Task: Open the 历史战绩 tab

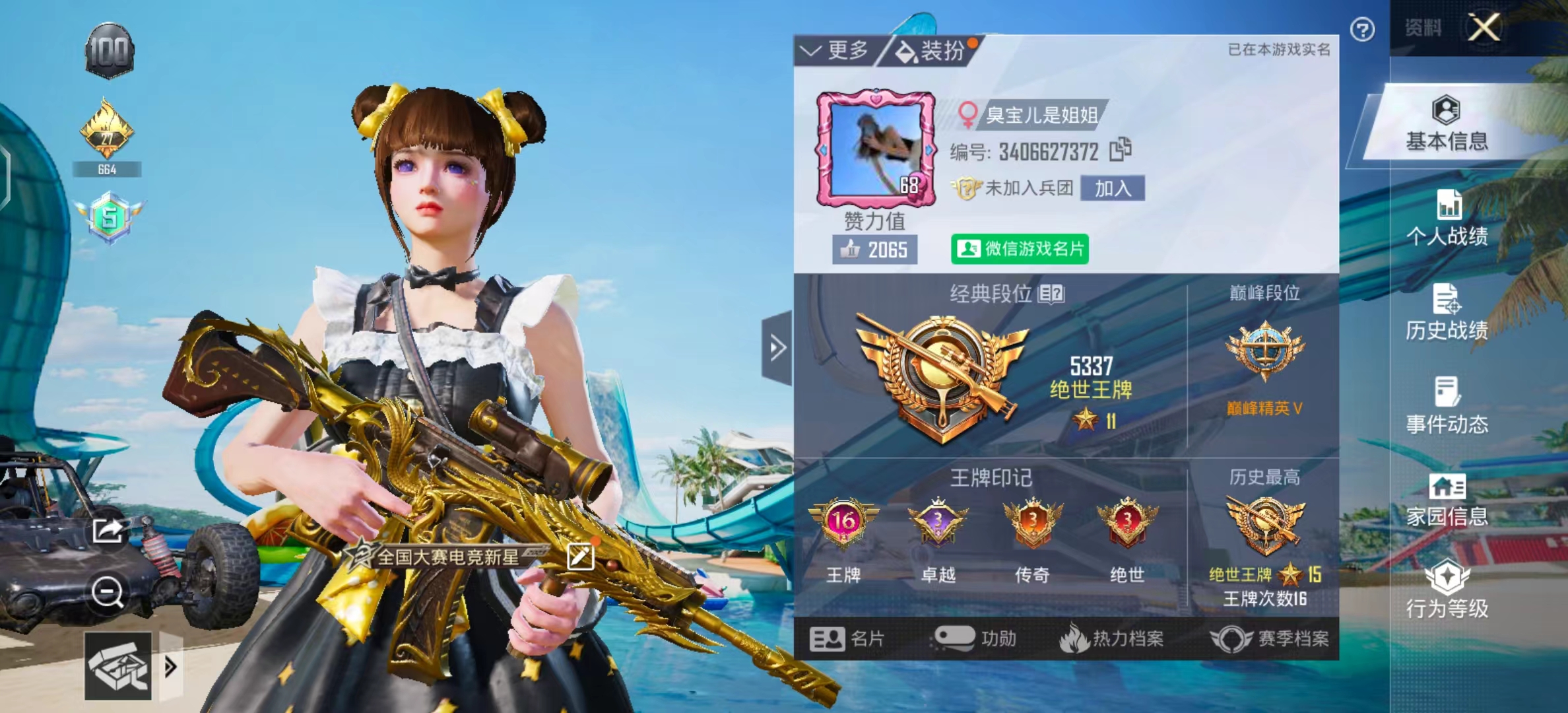Action: pos(1447,312)
